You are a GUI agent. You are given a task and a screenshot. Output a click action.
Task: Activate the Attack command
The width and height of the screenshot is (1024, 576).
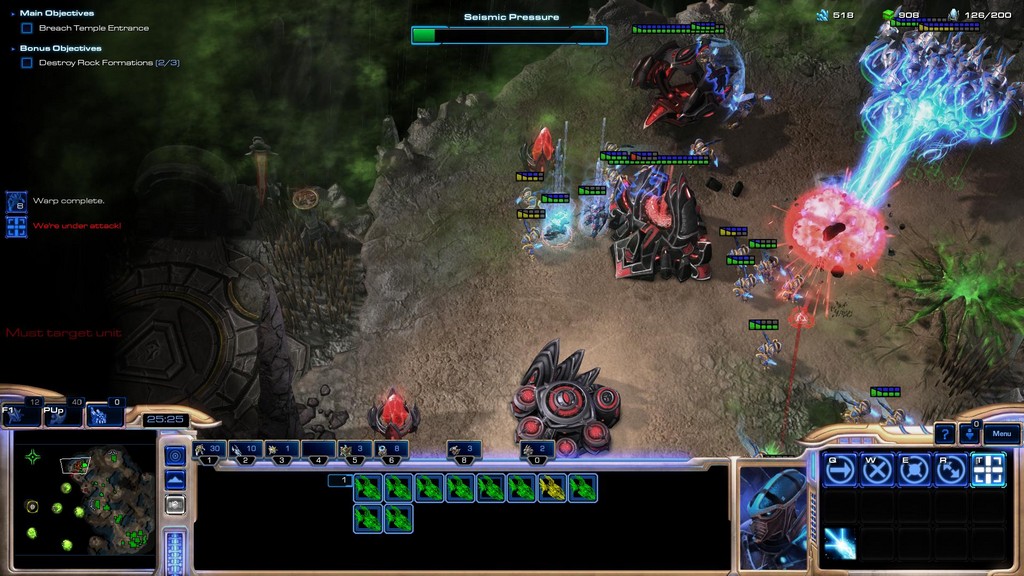[x=987, y=469]
